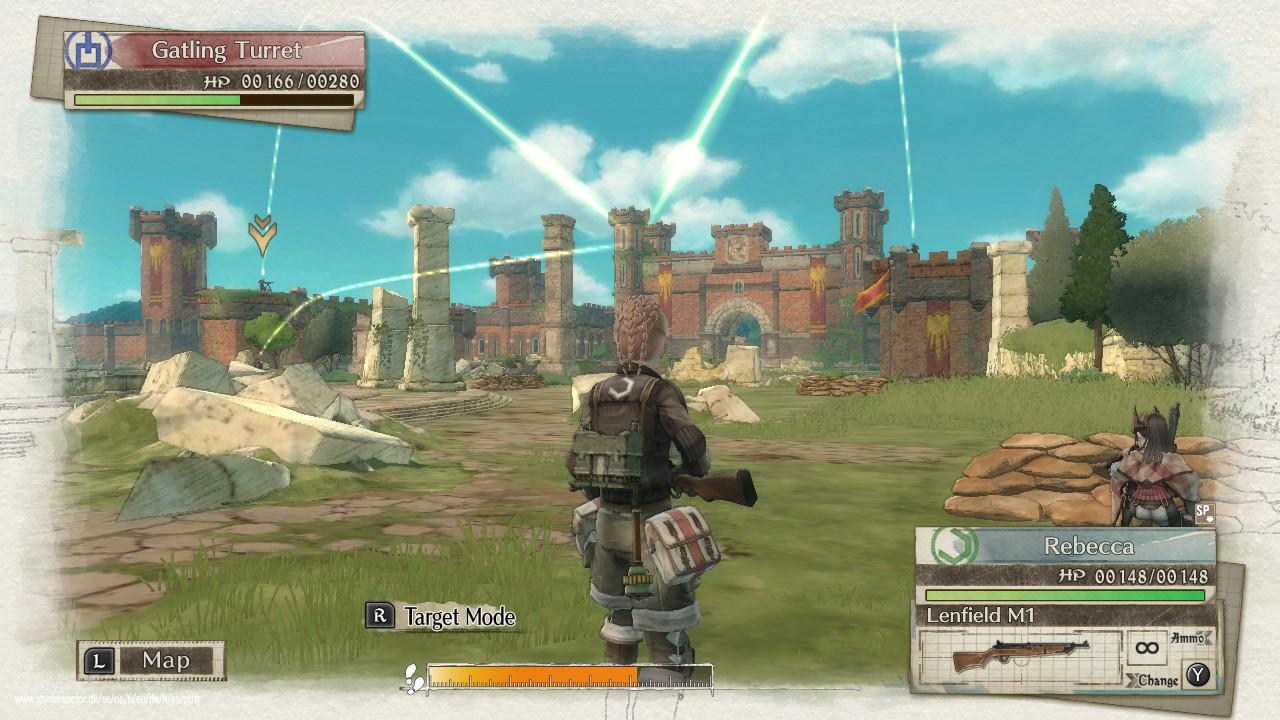The height and width of the screenshot is (720, 1280).
Task: Click the SP icon above Rebecca's panel
Action: pos(1204,514)
